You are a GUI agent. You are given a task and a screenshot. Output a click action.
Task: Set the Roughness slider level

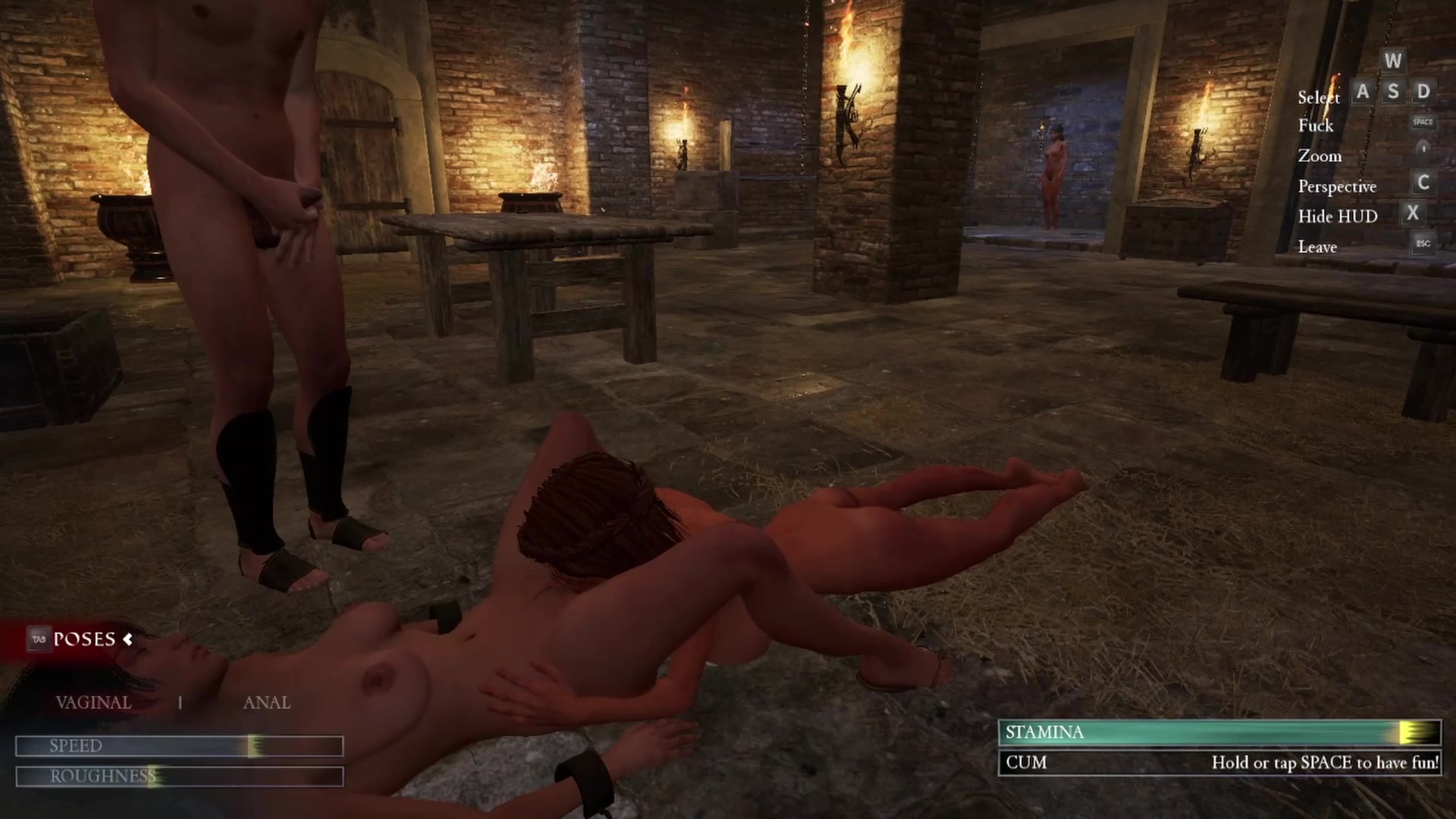click(x=179, y=777)
